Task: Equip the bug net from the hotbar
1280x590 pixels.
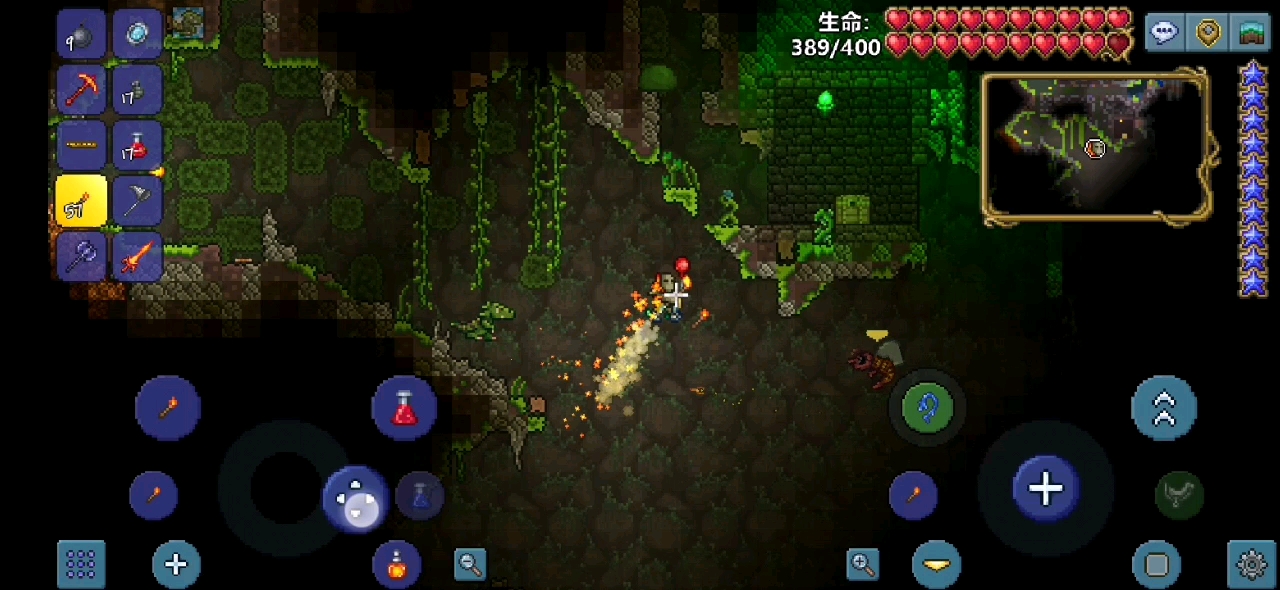Action: tap(137, 200)
